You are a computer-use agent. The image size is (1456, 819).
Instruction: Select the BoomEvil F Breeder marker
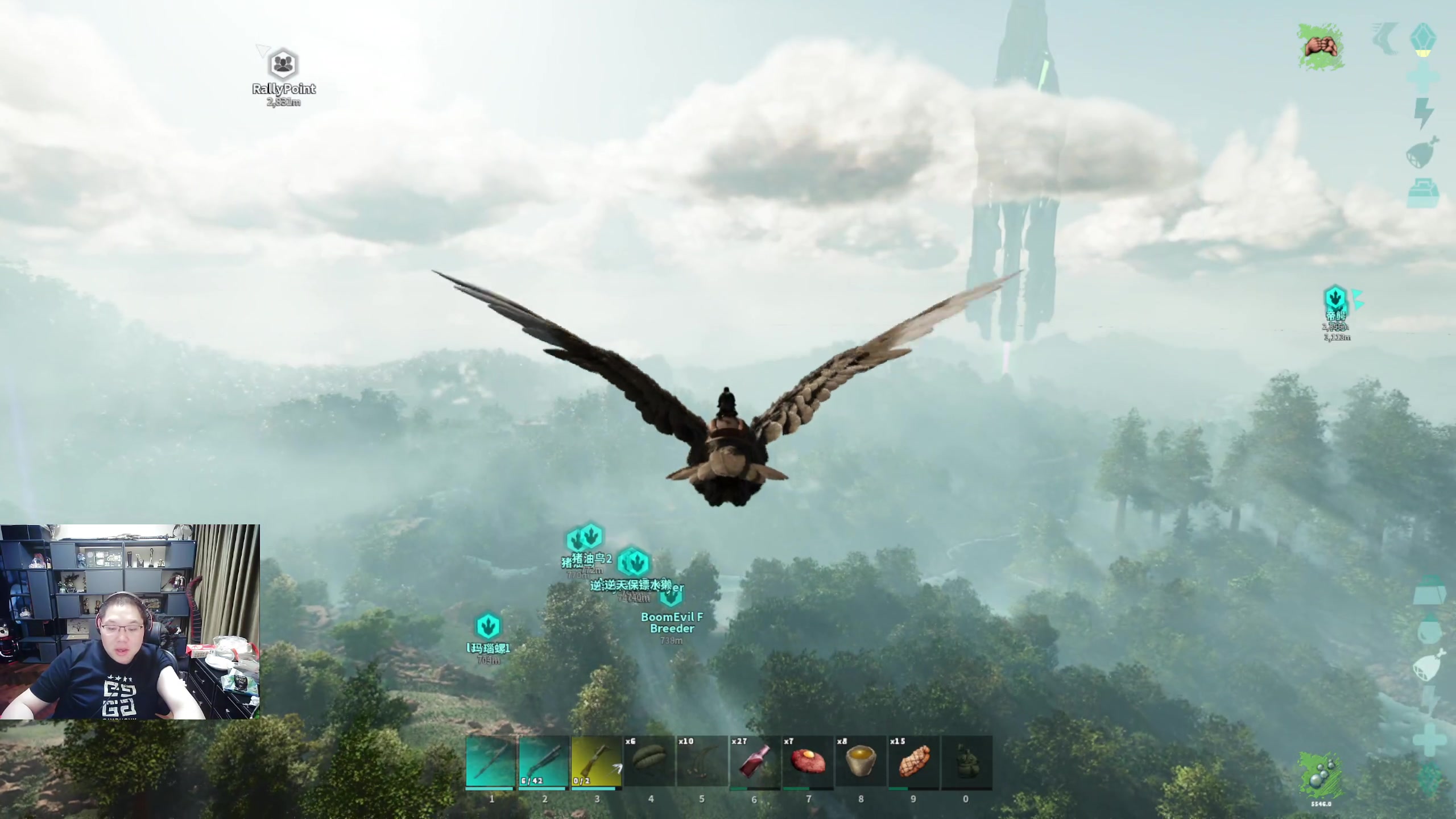[x=671, y=597]
